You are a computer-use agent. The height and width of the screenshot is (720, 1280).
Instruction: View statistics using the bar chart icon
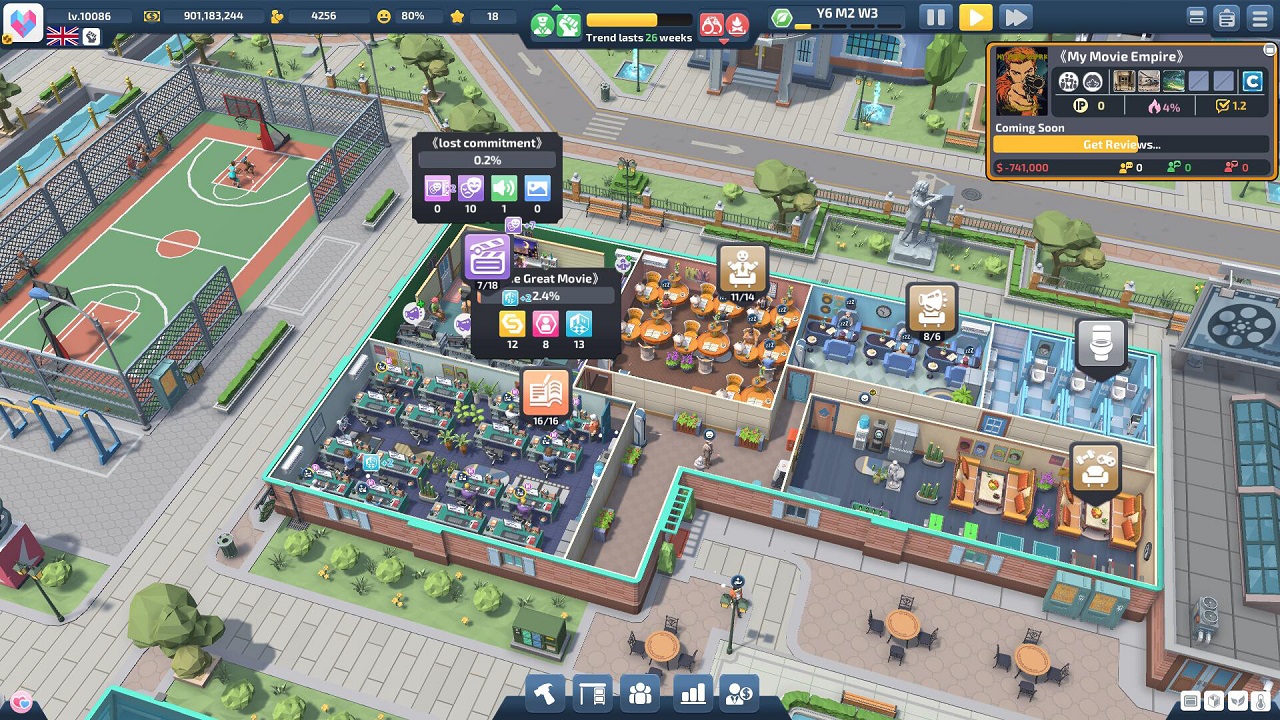(x=692, y=691)
